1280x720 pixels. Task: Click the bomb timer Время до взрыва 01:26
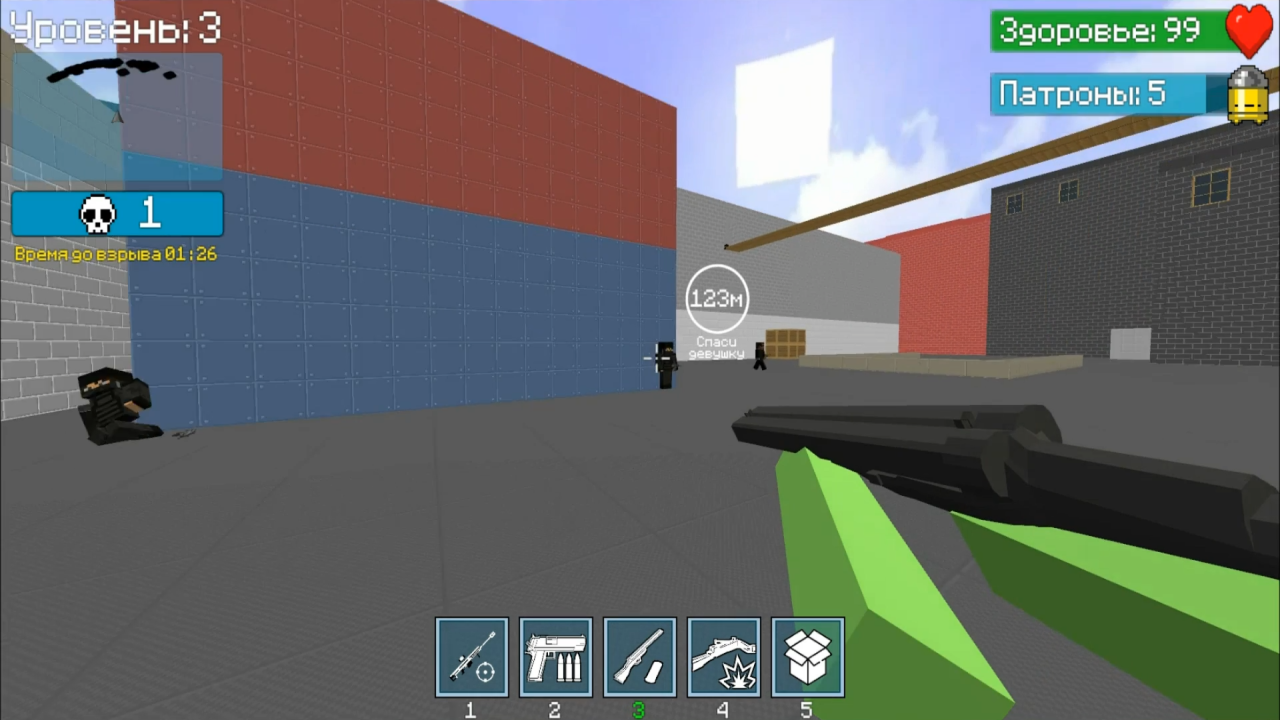116,254
